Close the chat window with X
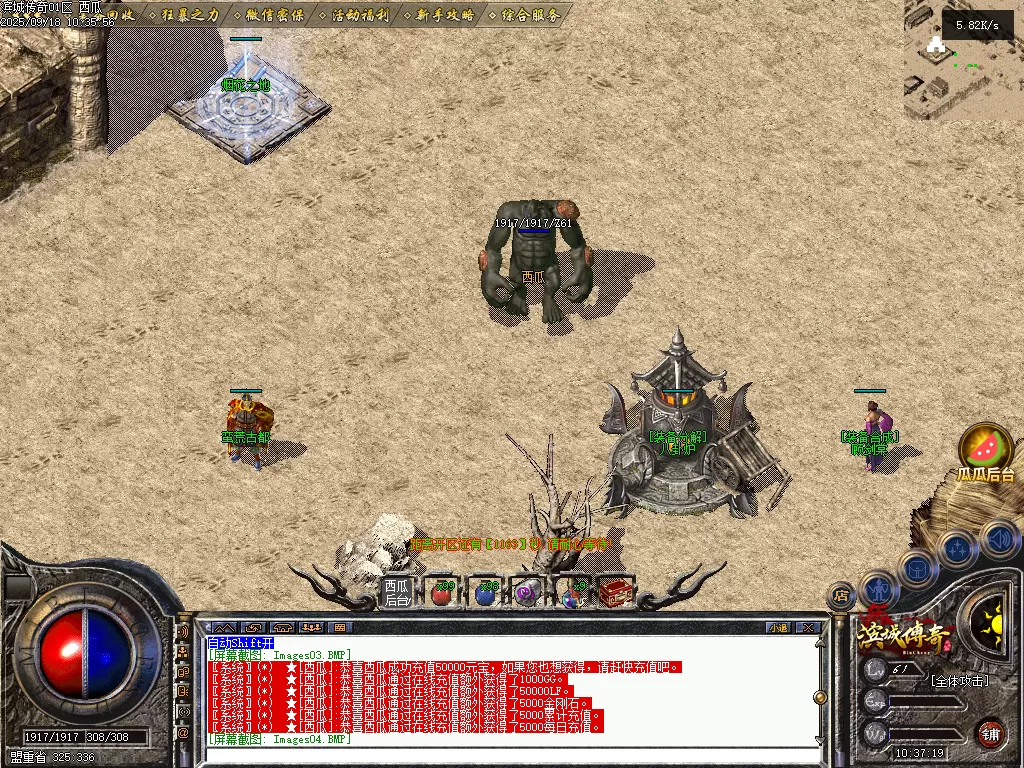The width and height of the screenshot is (1024, 768). (x=808, y=628)
